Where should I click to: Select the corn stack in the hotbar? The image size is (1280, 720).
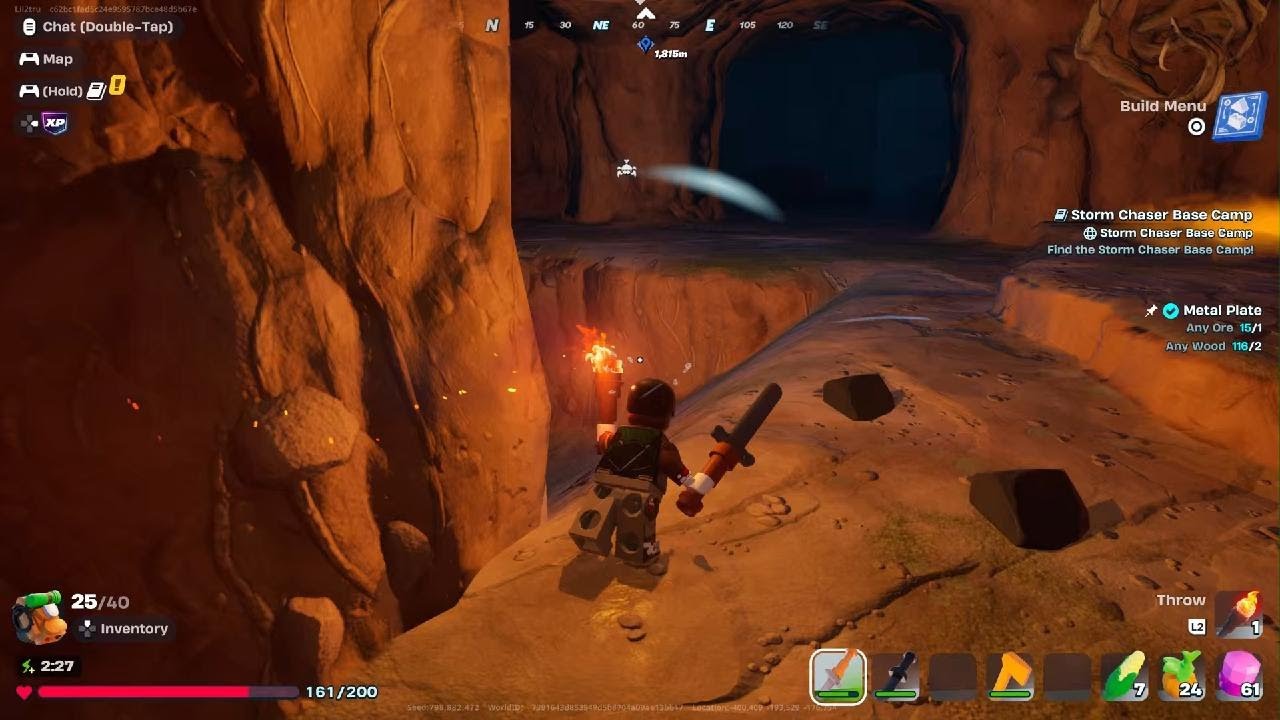(1124, 675)
